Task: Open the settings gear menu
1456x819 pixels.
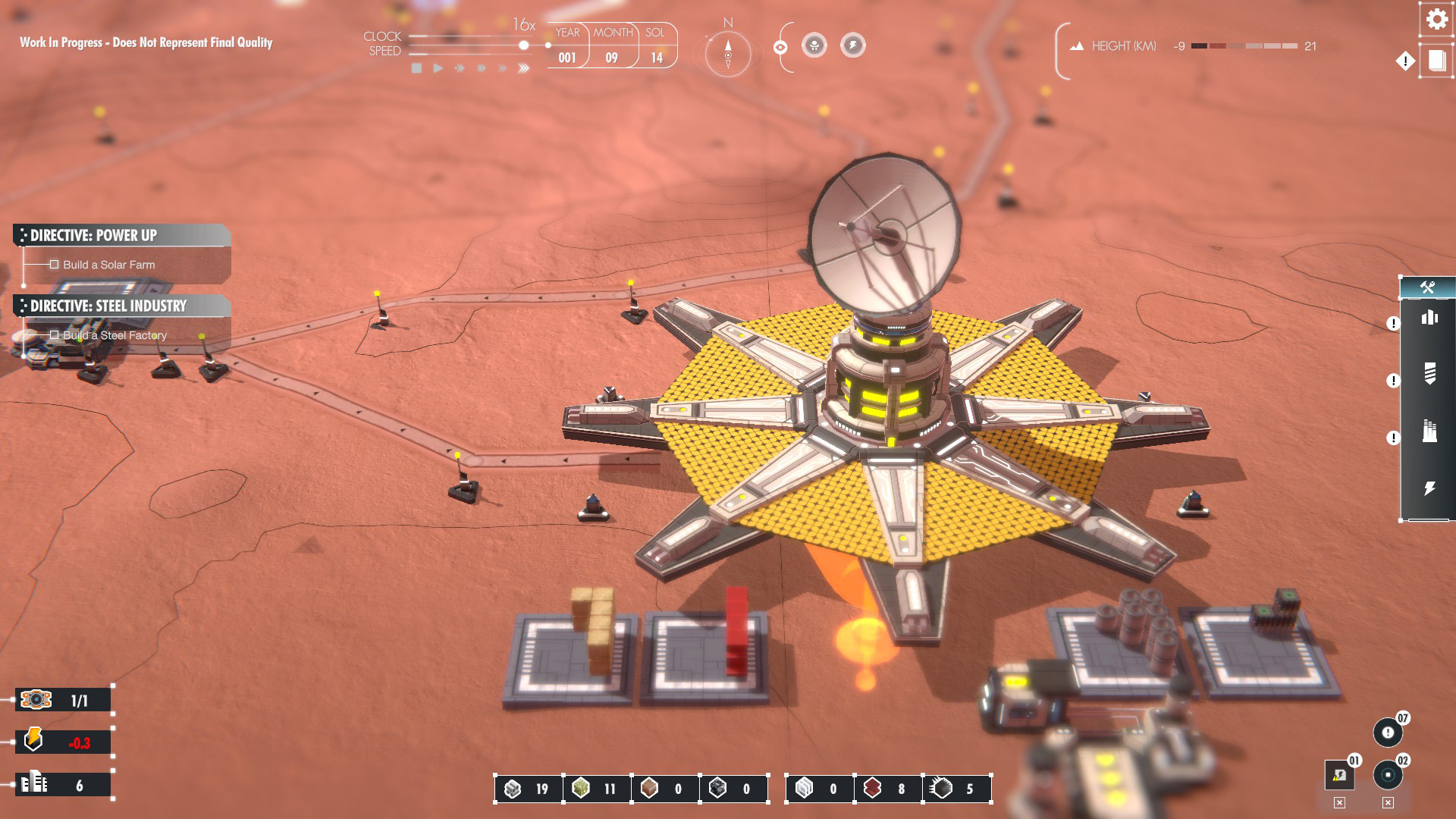Action: tap(1436, 19)
